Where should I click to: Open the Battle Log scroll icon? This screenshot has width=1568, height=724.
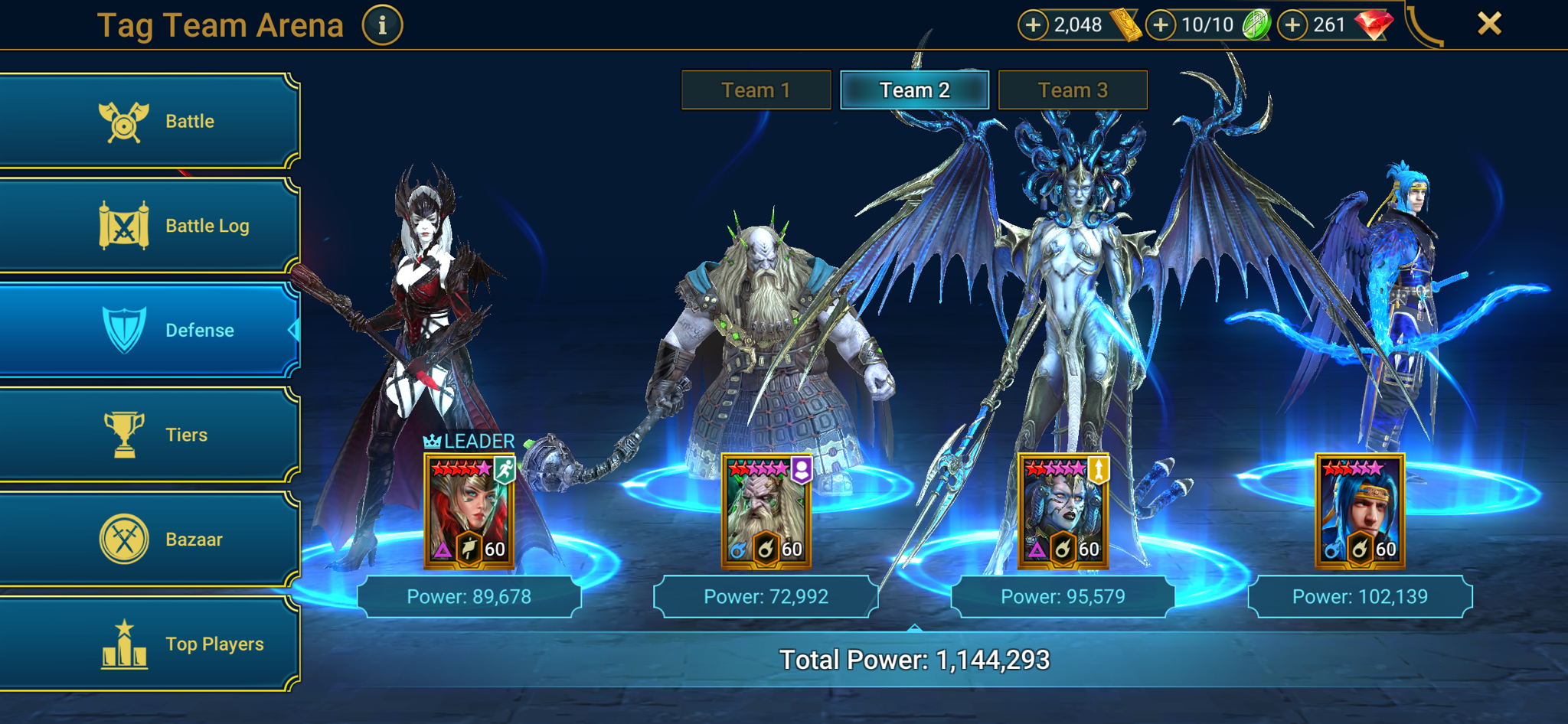pyautogui.click(x=122, y=224)
